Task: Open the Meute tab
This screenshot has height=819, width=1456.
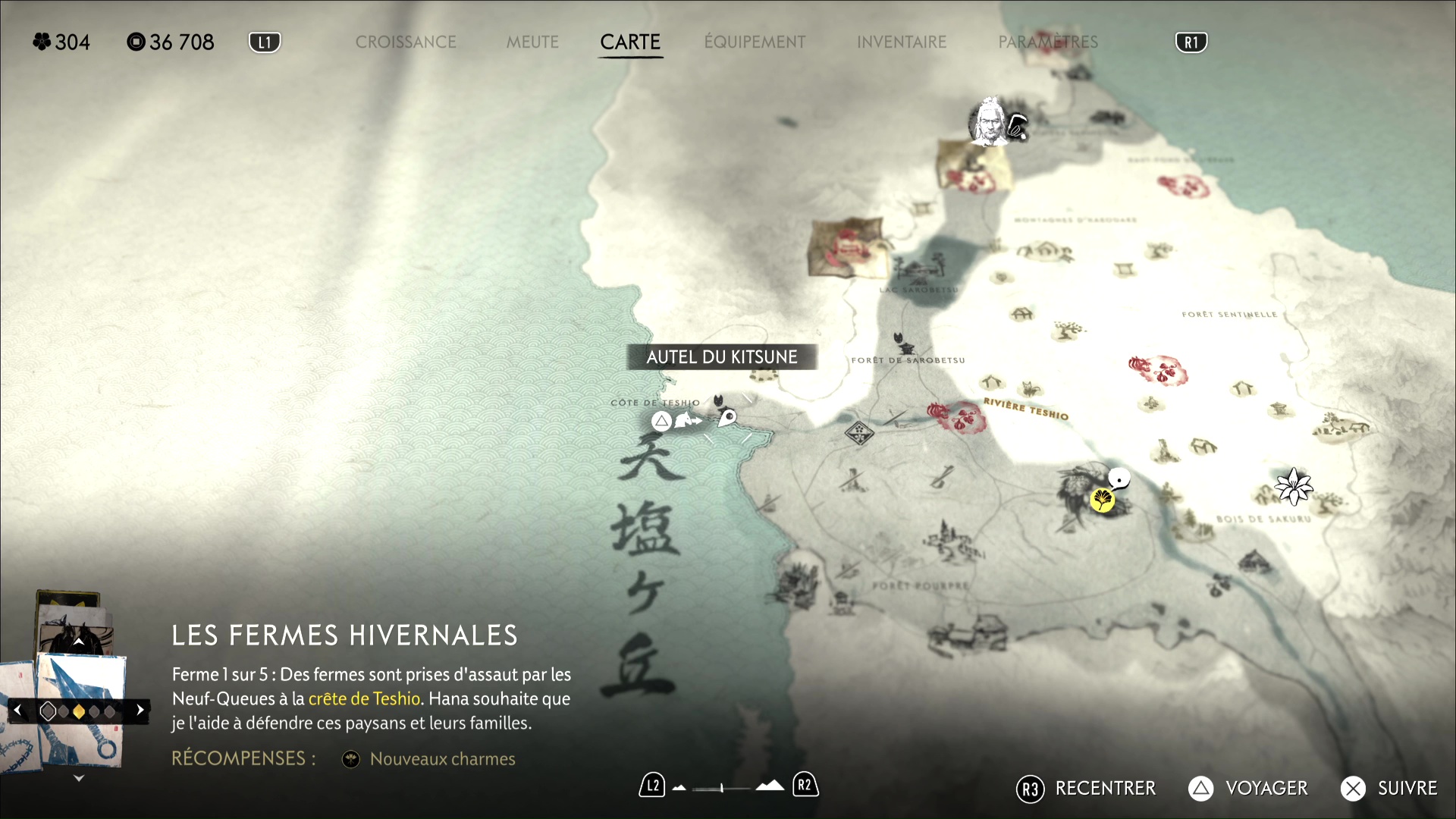Action: point(532,42)
